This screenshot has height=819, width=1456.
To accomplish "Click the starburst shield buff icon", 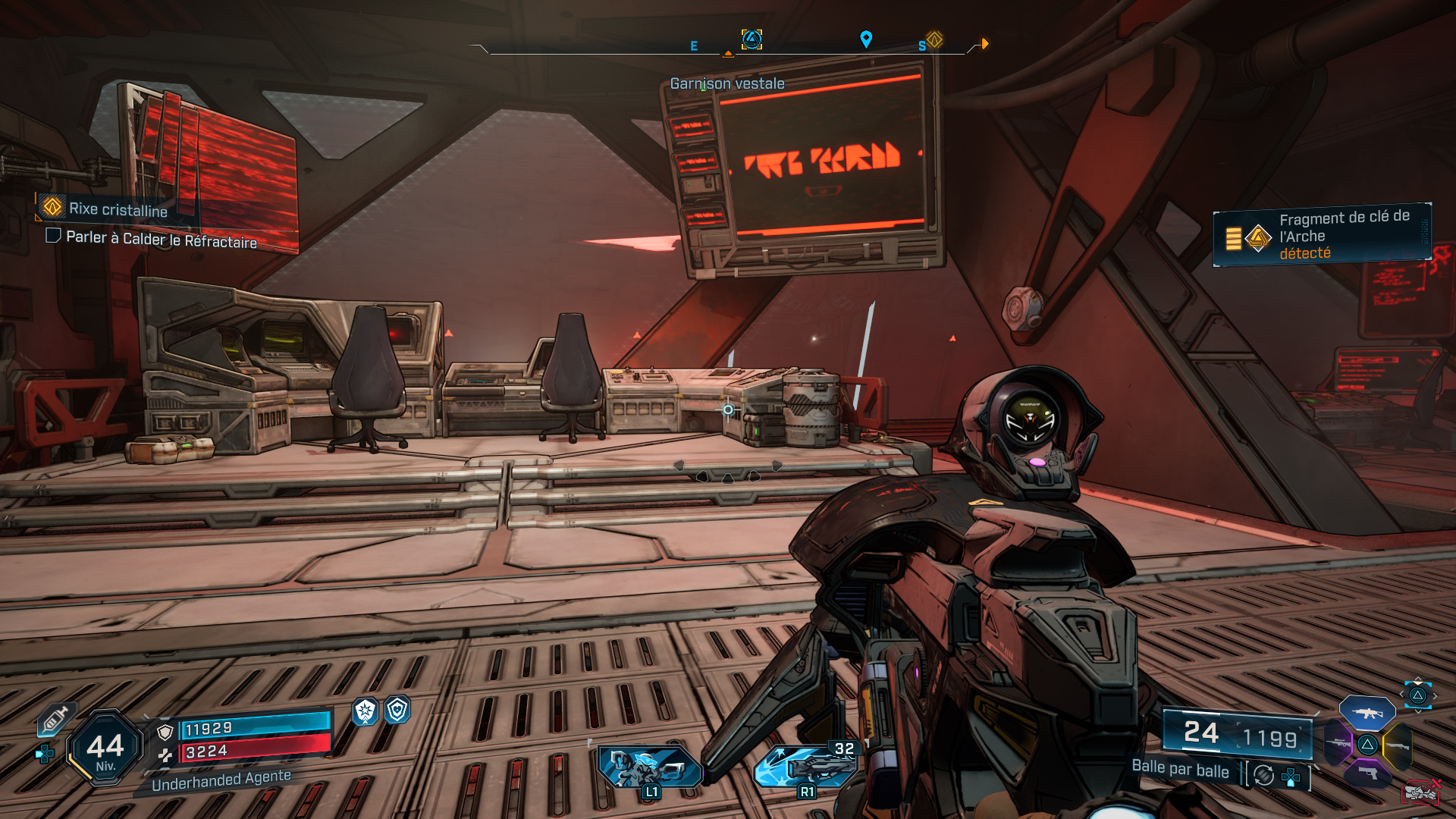I will click(x=366, y=711).
